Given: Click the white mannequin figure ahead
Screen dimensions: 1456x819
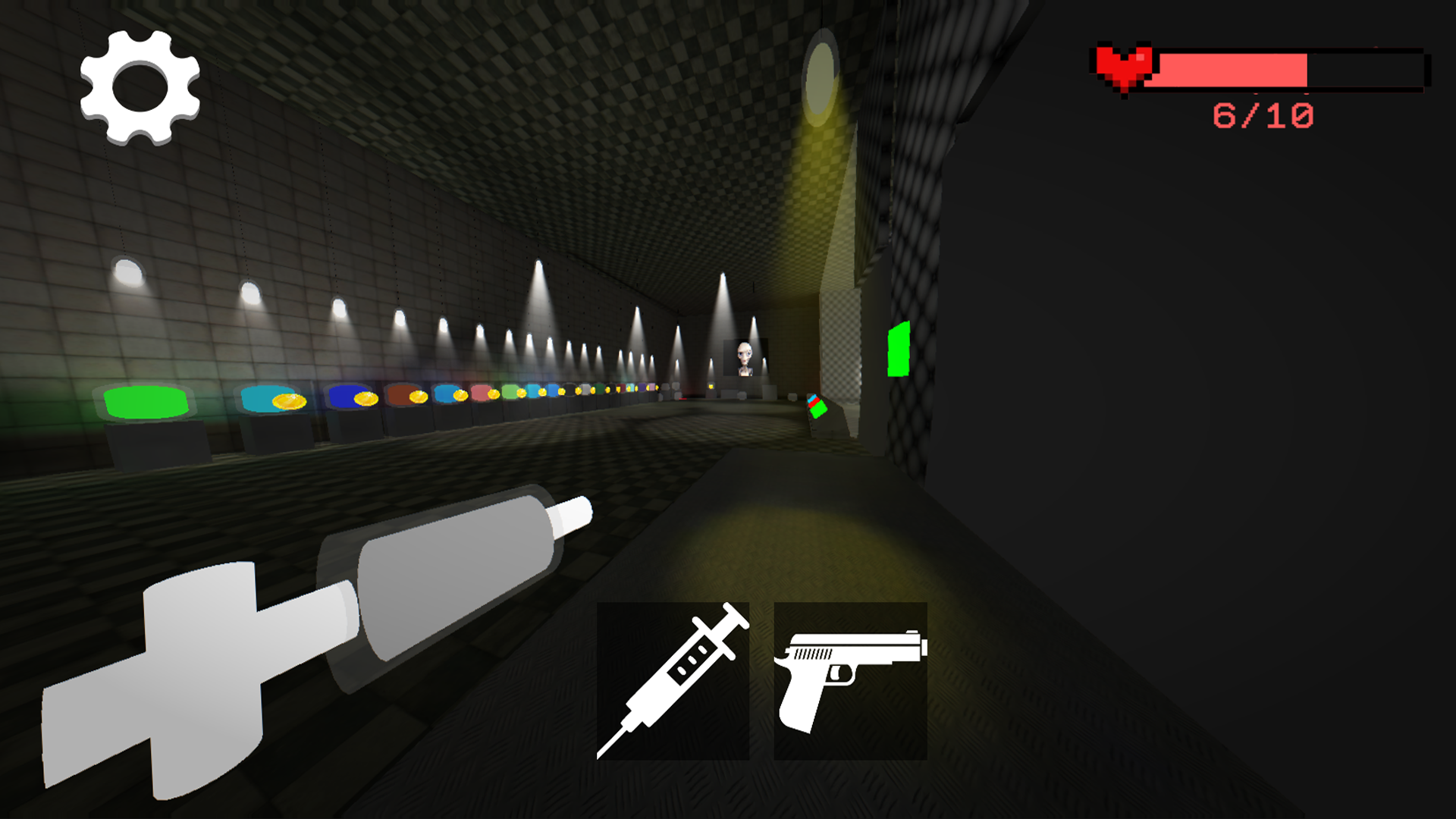Looking at the screenshot, I should 745,356.
